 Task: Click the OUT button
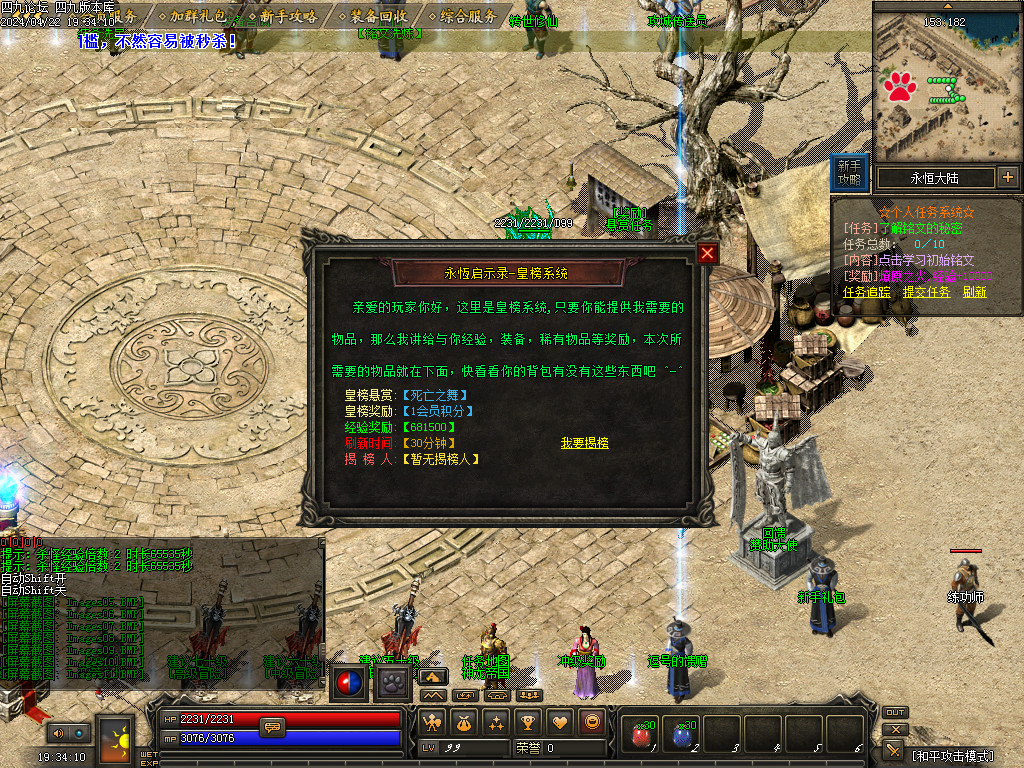click(895, 712)
